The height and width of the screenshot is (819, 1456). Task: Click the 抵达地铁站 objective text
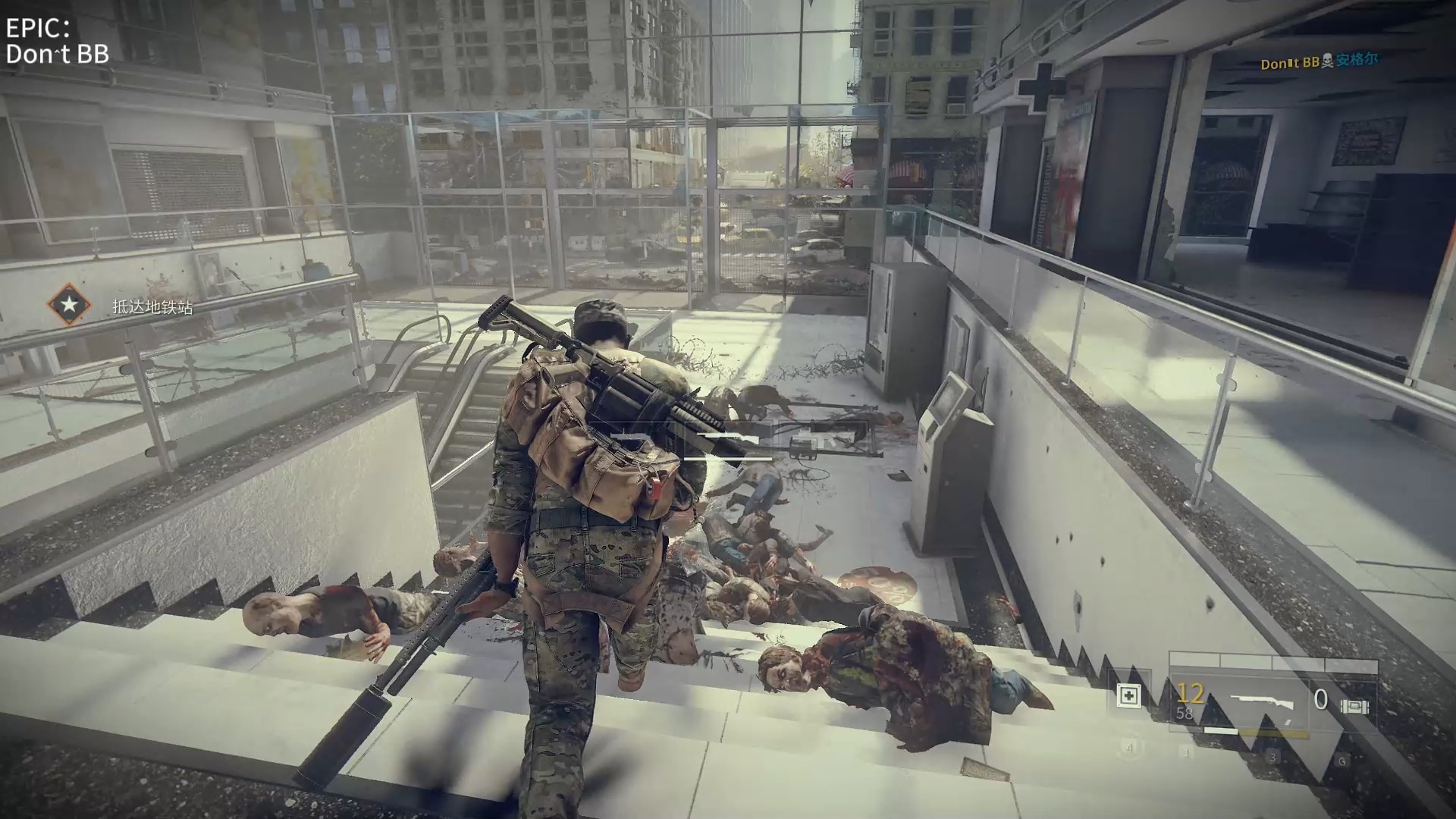tap(152, 307)
